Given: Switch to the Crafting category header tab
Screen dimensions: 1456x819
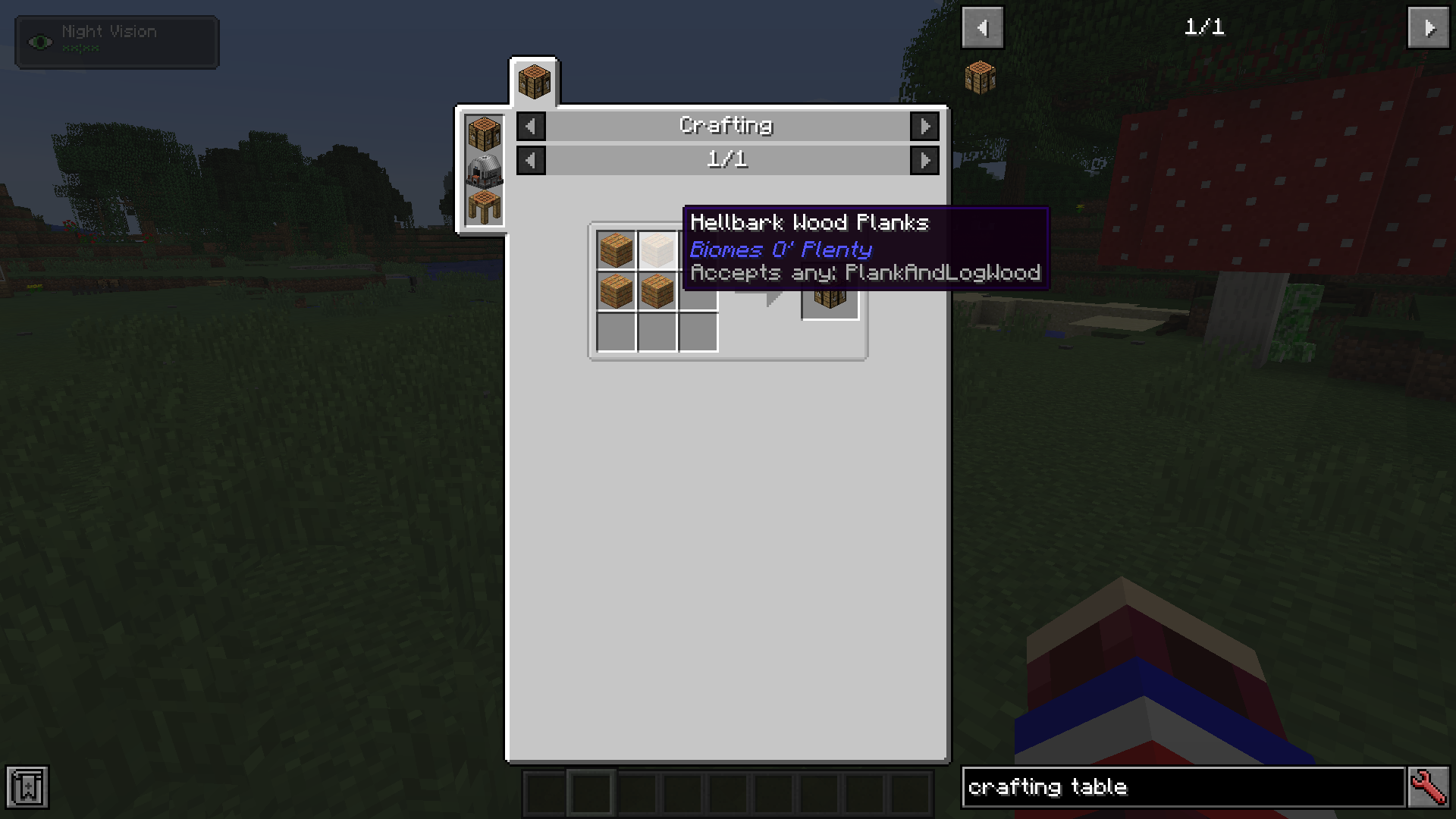Looking at the screenshot, I should (x=726, y=126).
